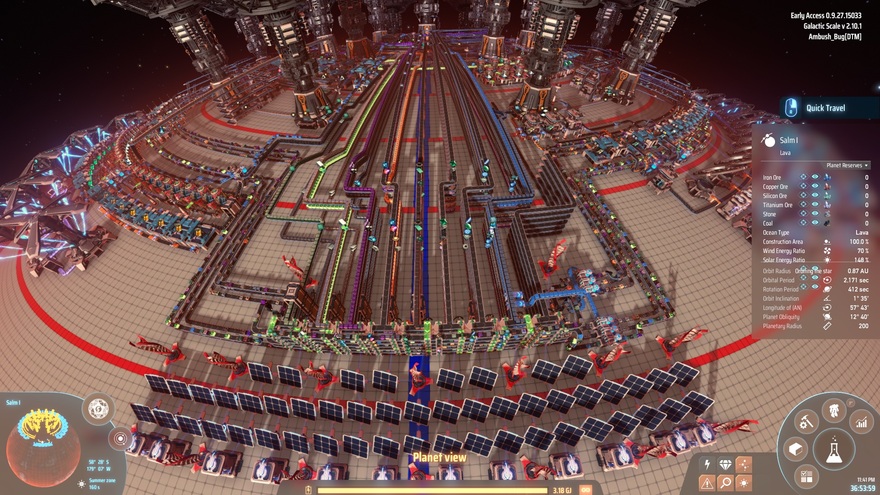The height and width of the screenshot is (495, 880).
Task: Open the Planet Reserves dropdown
Action: (847, 165)
